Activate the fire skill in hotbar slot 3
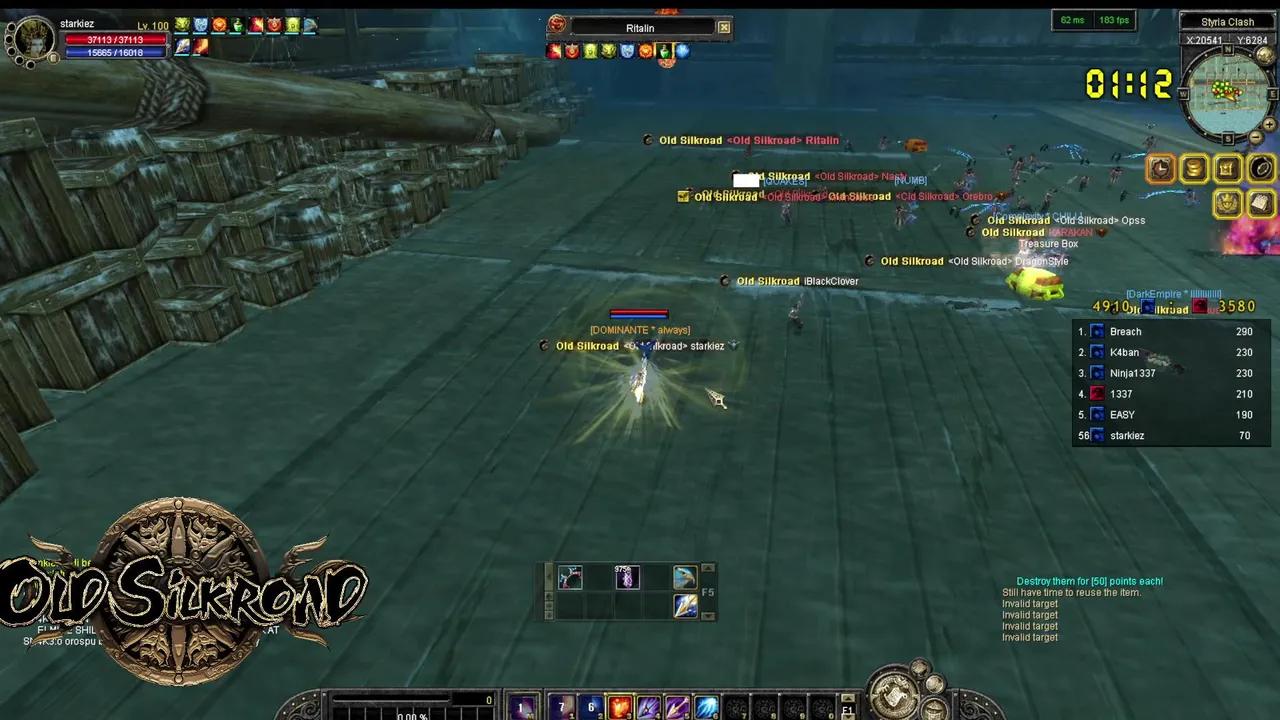 tap(620, 707)
